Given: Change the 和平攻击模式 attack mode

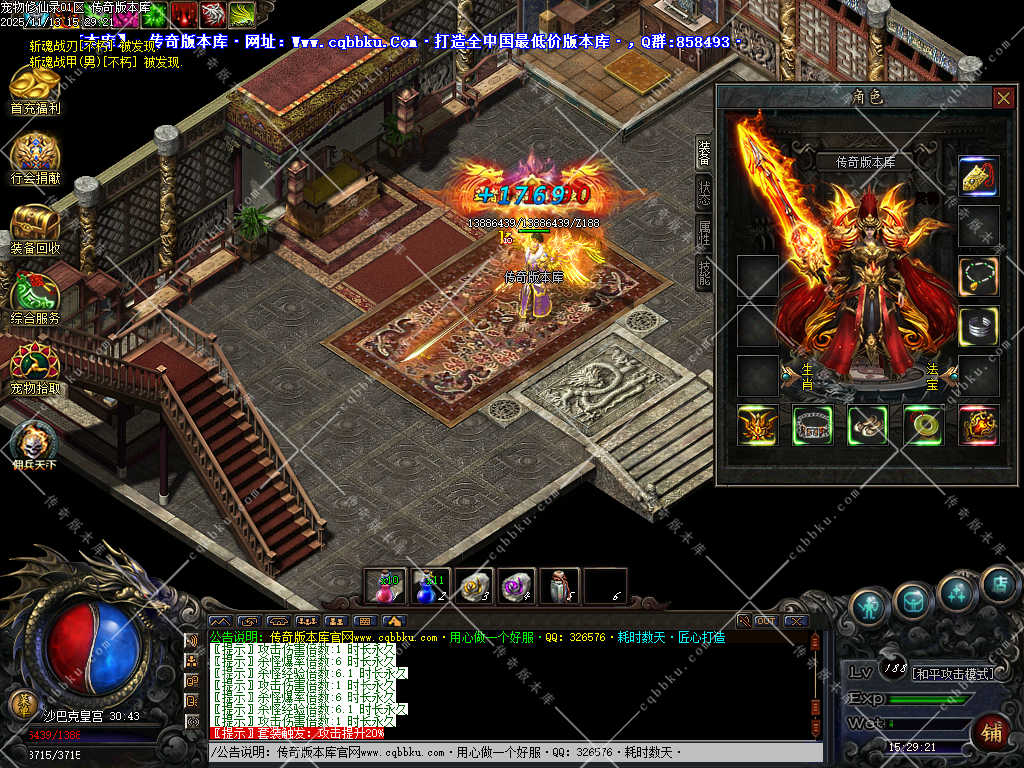Looking at the screenshot, I should (954, 674).
